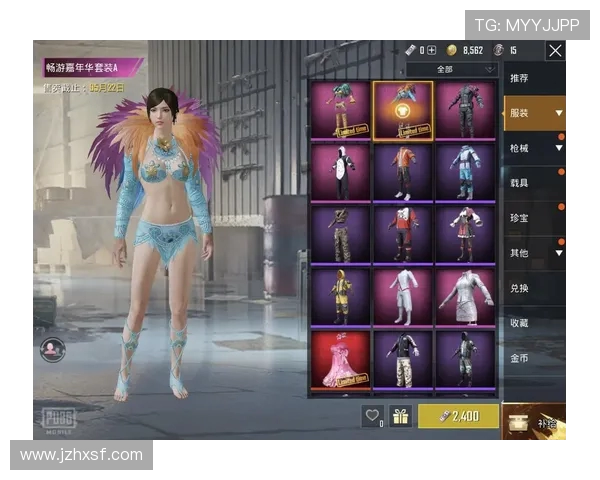
Task: Go to the 珍宝 treasure tab
Action: (520, 218)
